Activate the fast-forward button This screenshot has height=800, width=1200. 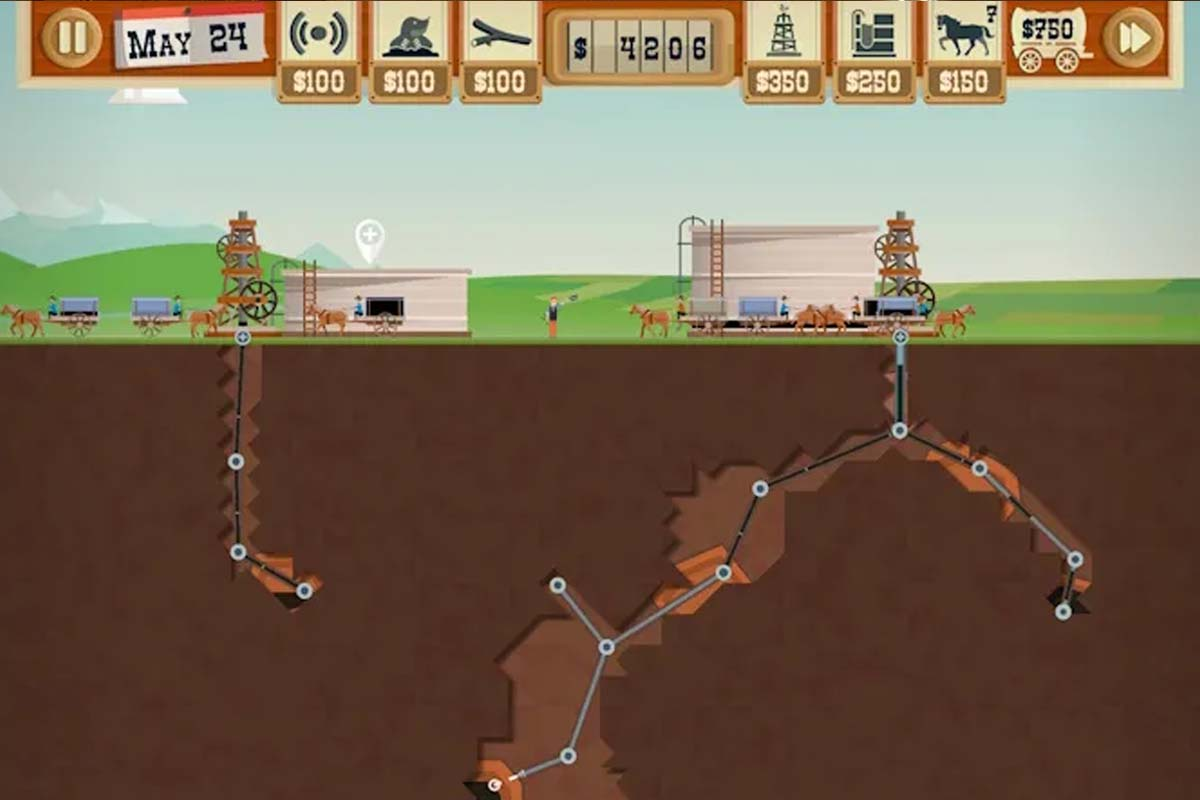tap(1133, 37)
